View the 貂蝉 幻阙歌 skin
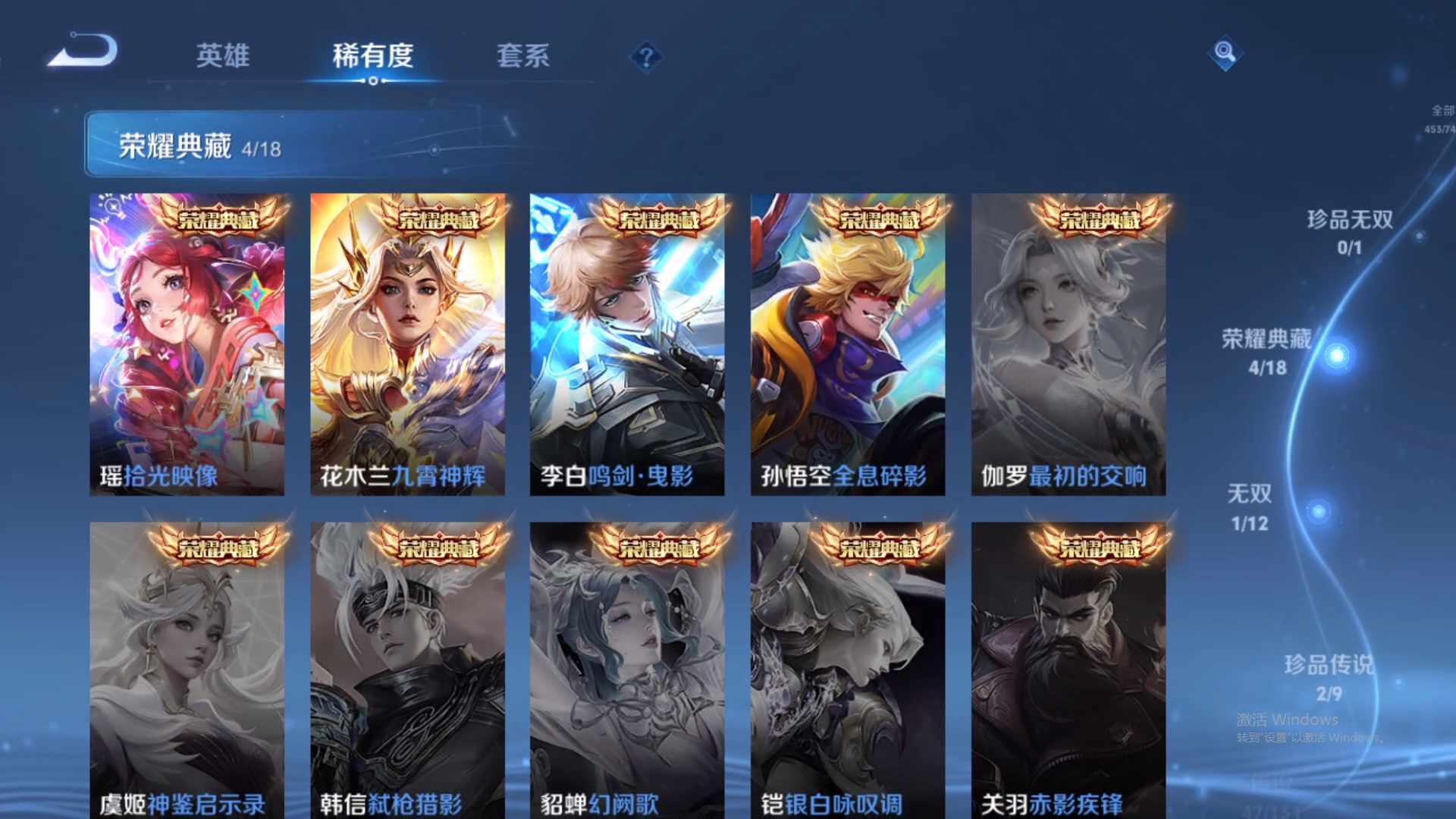The width and height of the screenshot is (1456, 819). coord(627,667)
